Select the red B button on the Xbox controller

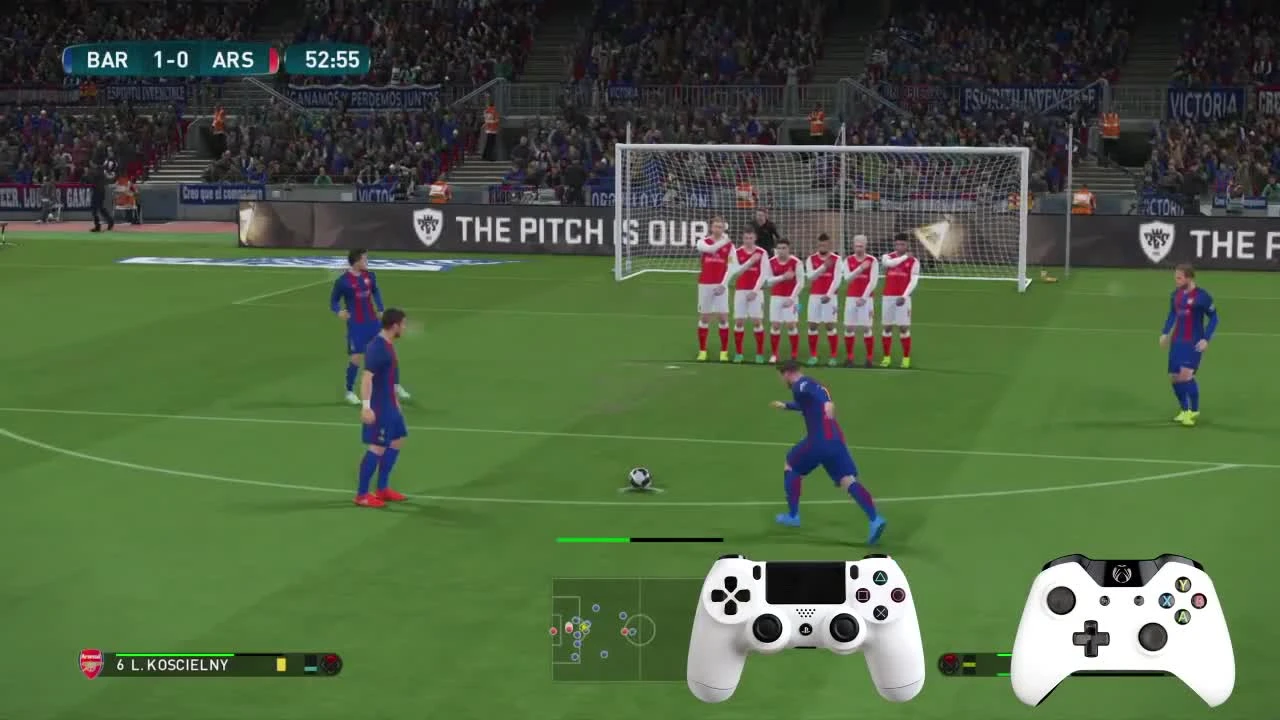pyautogui.click(x=1199, y=601)
